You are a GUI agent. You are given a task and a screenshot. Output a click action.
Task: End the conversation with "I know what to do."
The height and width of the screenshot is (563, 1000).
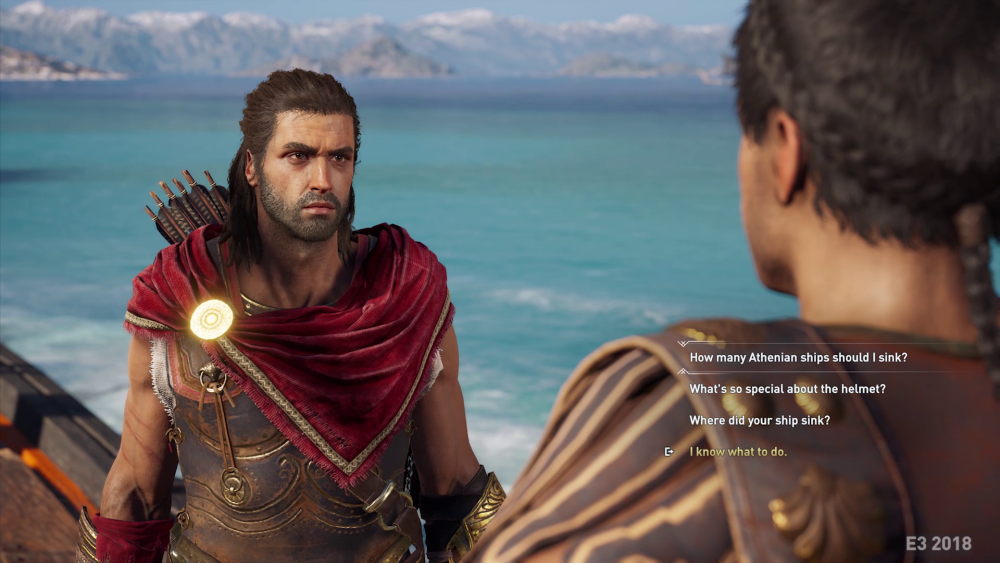pos(738,452)
